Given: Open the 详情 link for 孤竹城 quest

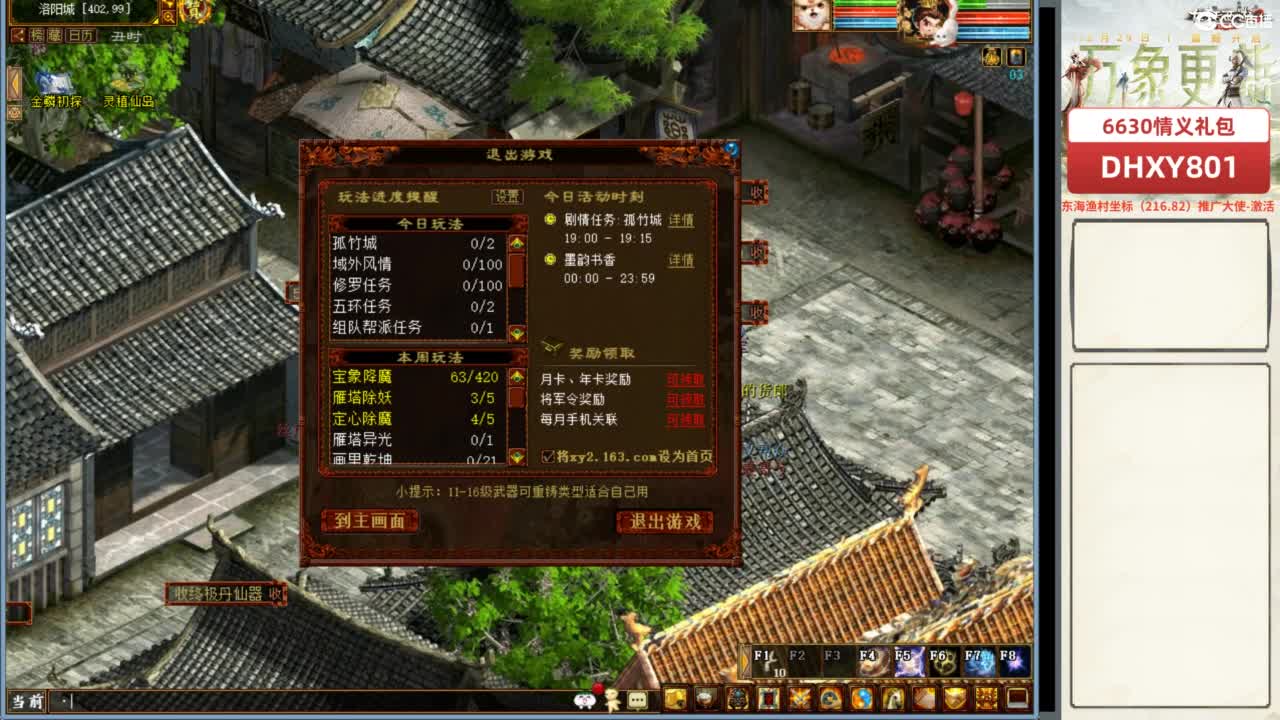Looking at the screenshot, I should tap(681, 222).
